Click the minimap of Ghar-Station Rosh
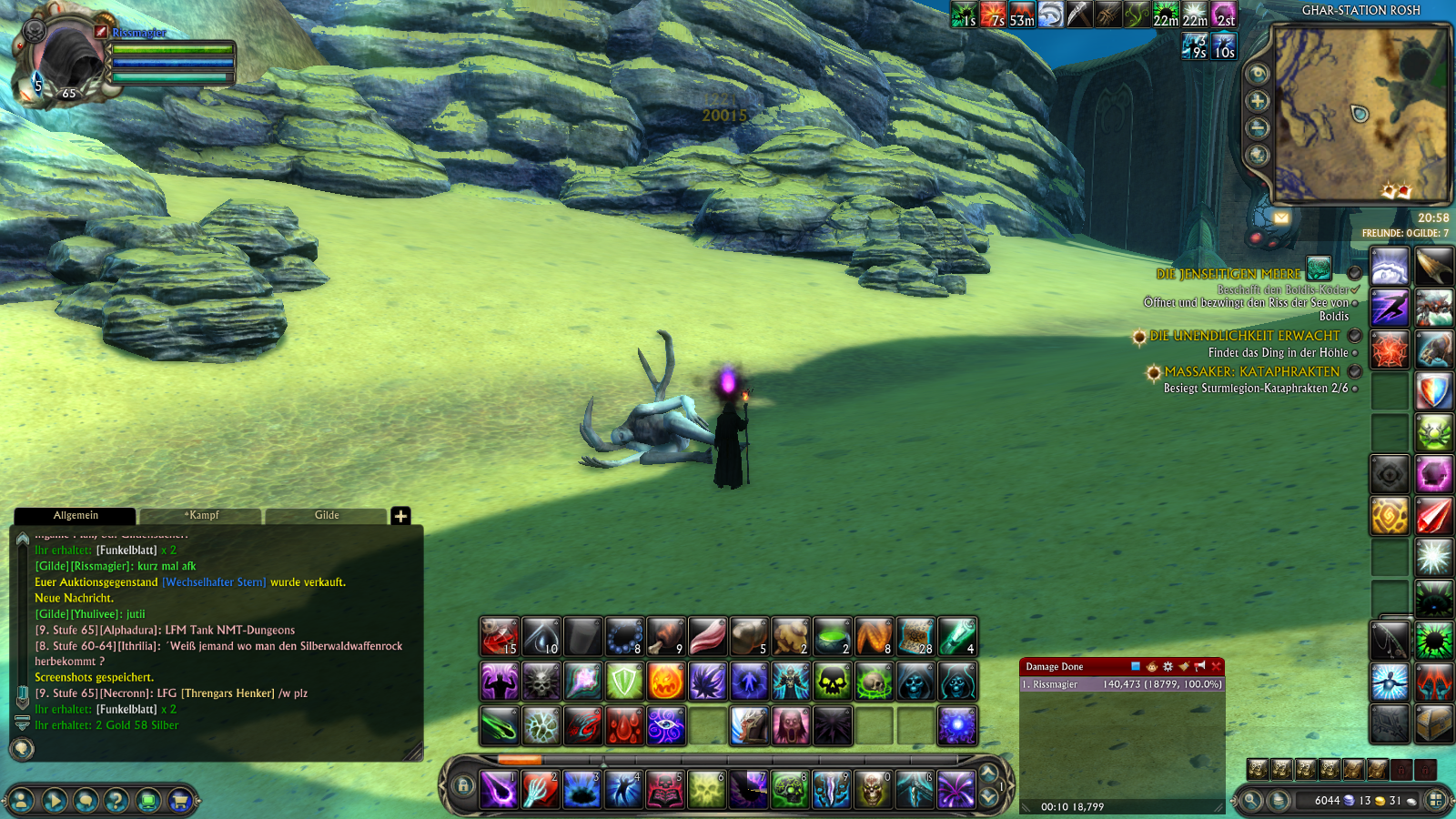Viewport: 1456px width, 819px height. click(x=1360, y=113)
